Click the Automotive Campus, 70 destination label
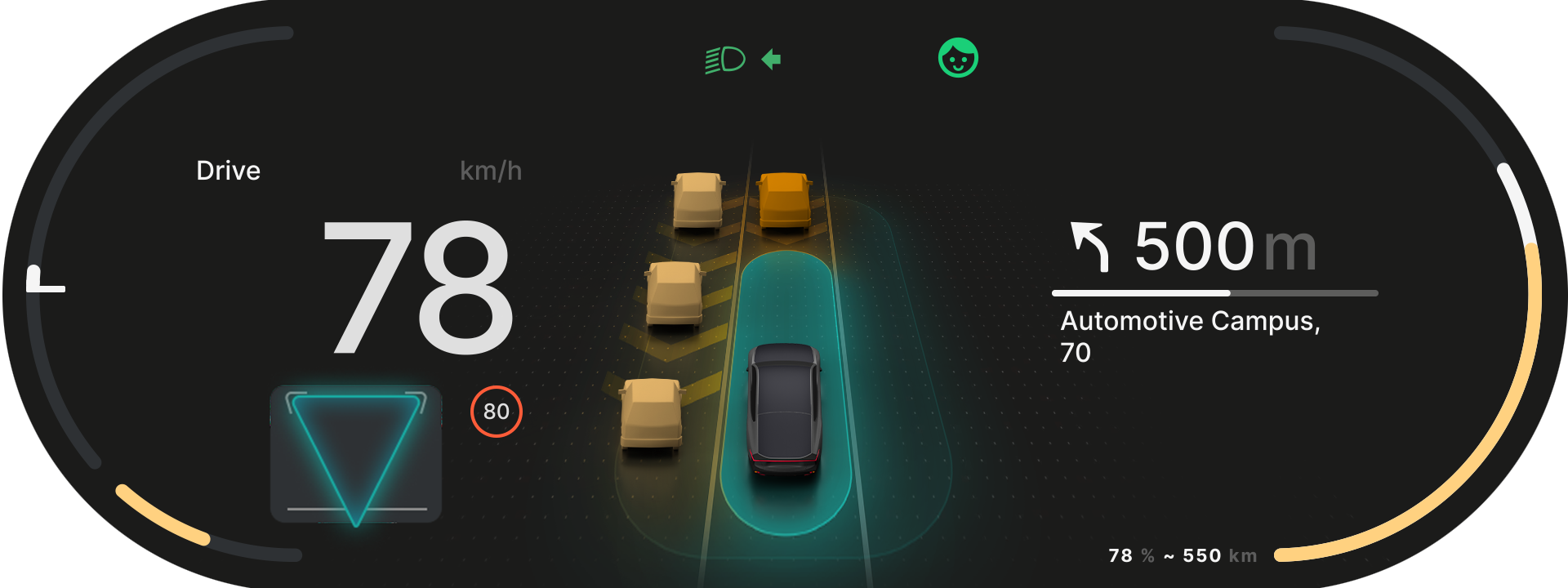This screenshot has width=1568, height=588. click(1192, 335)
